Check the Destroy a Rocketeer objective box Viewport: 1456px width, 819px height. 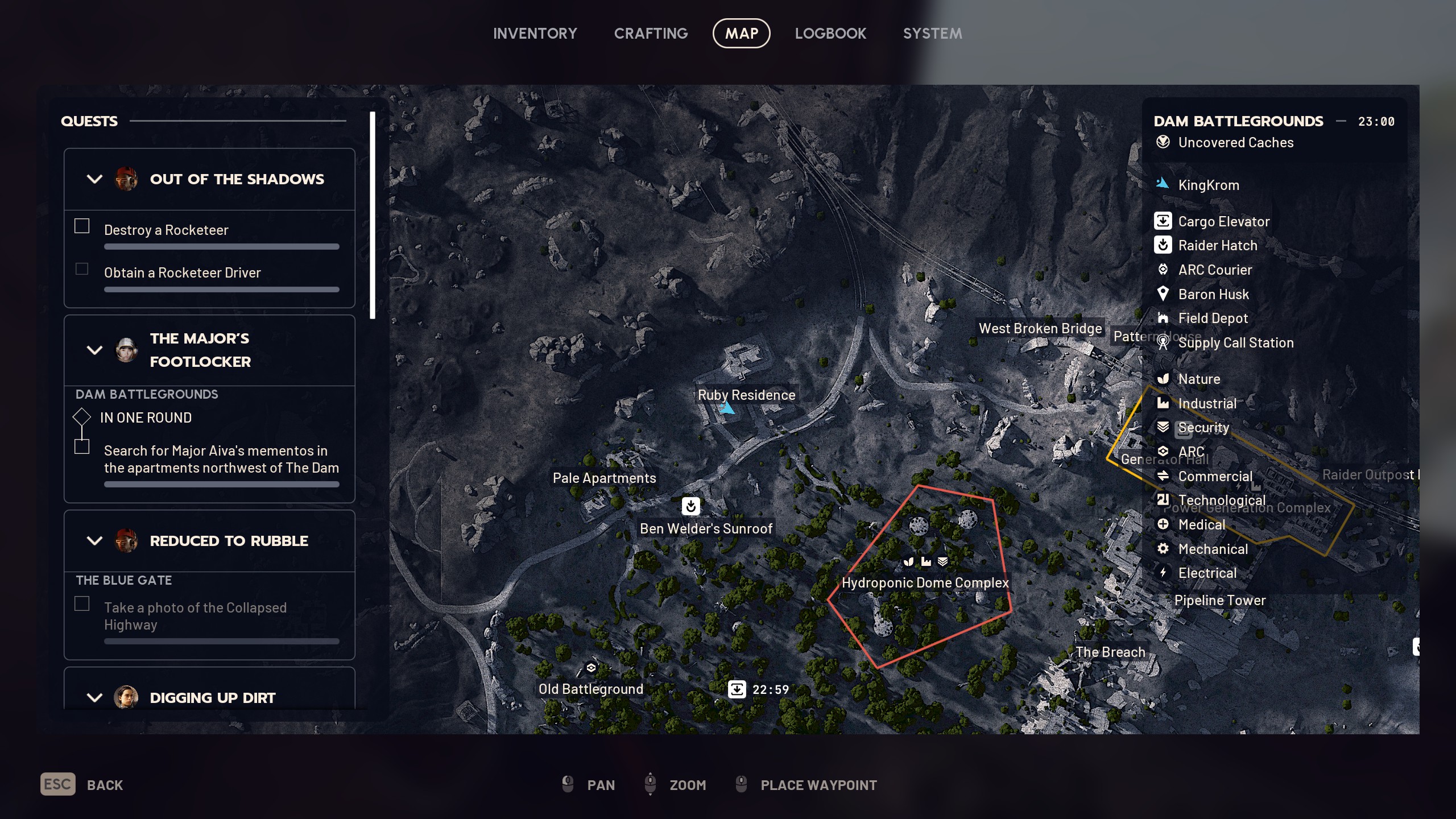coord(81,225)
